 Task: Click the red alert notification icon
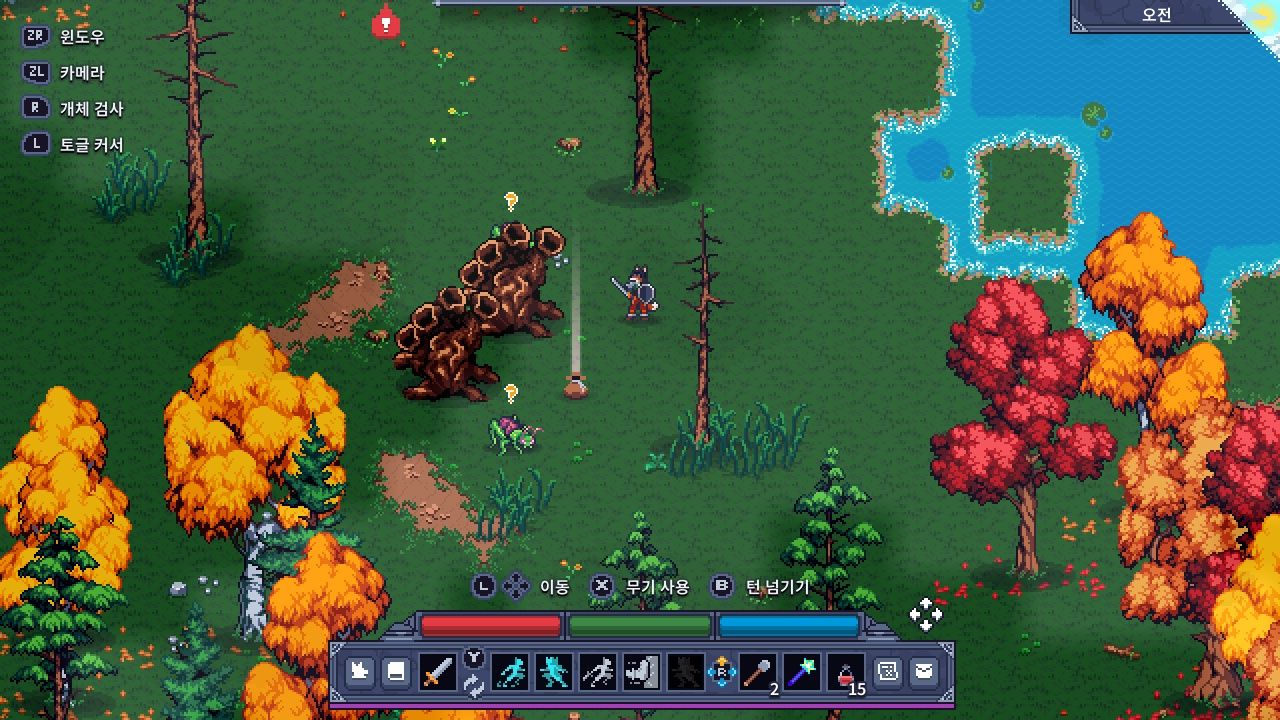385,22
